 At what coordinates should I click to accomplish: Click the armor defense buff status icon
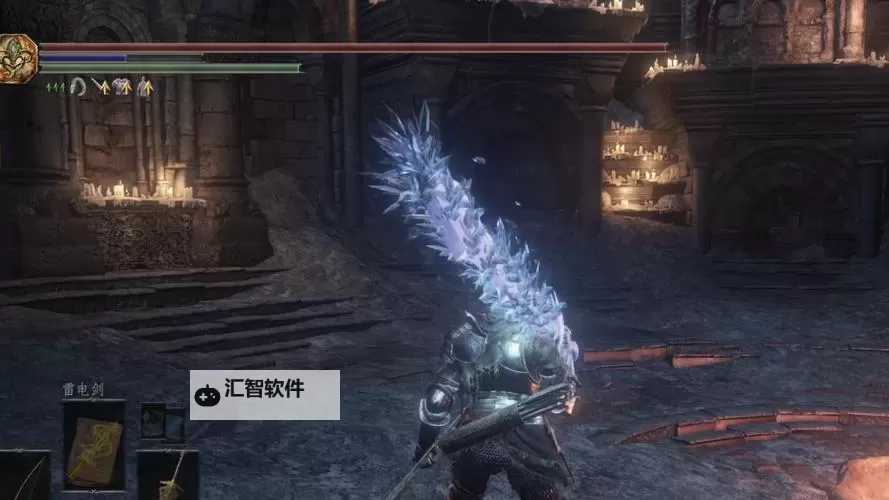[x=122, y=87]
